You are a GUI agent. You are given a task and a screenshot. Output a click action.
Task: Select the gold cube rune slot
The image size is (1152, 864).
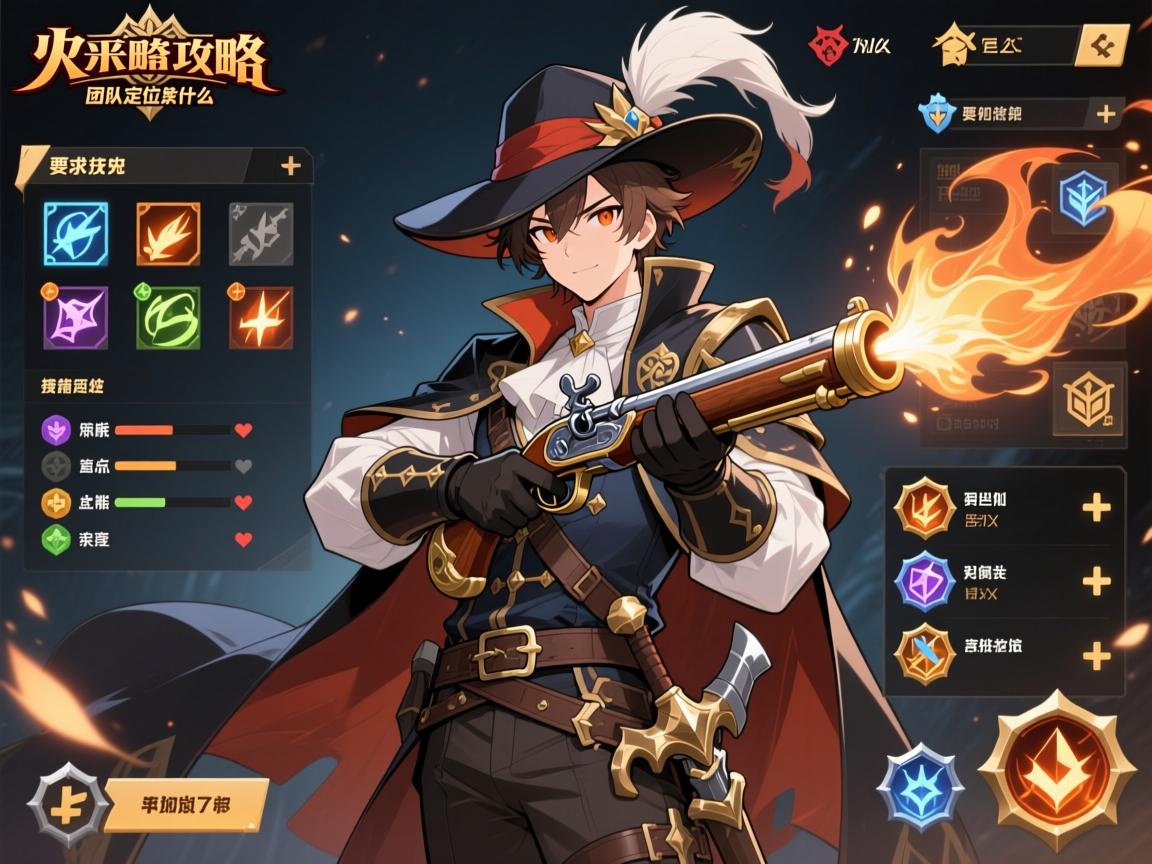1089,399
